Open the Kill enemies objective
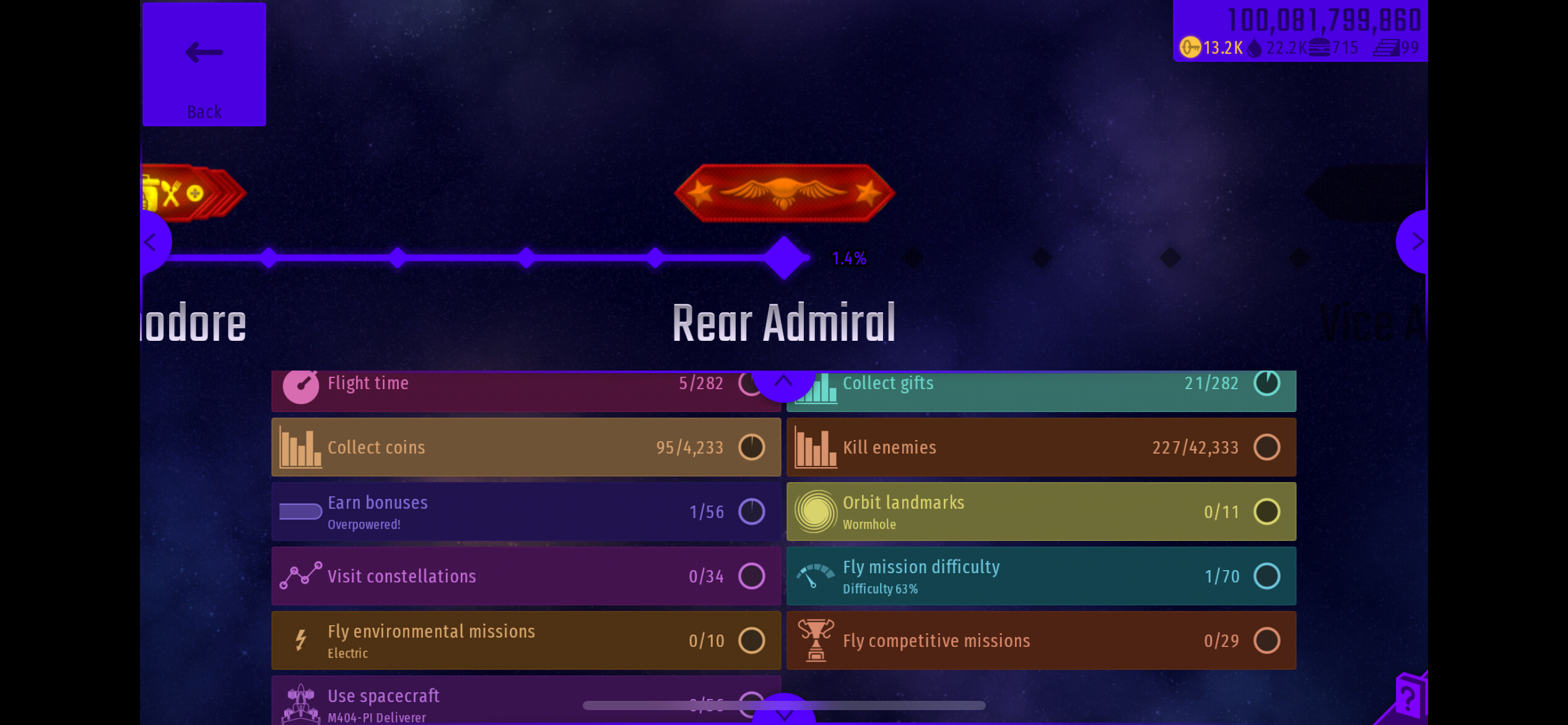 (1040, 447)
